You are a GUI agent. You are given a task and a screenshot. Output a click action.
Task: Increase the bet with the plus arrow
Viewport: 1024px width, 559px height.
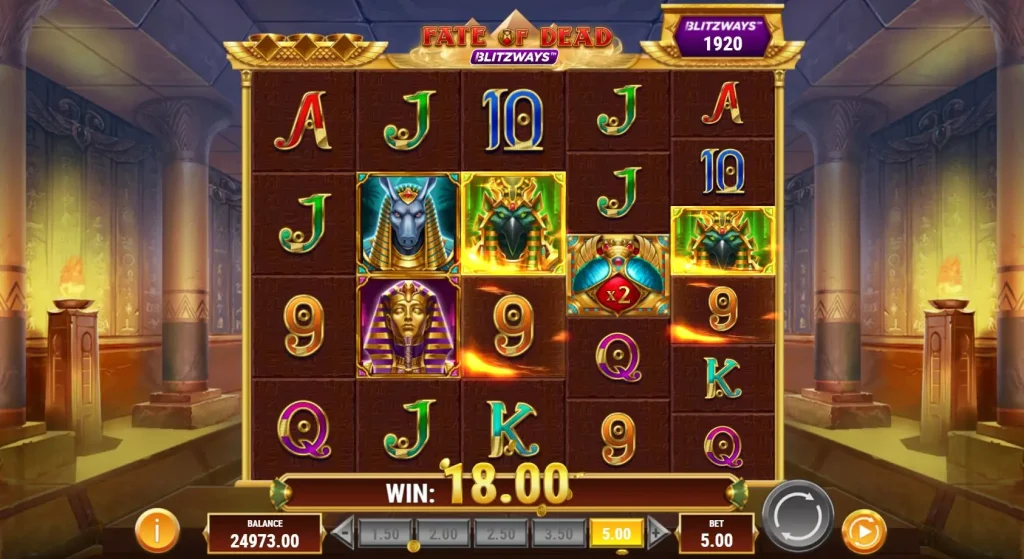pos(658,531)
